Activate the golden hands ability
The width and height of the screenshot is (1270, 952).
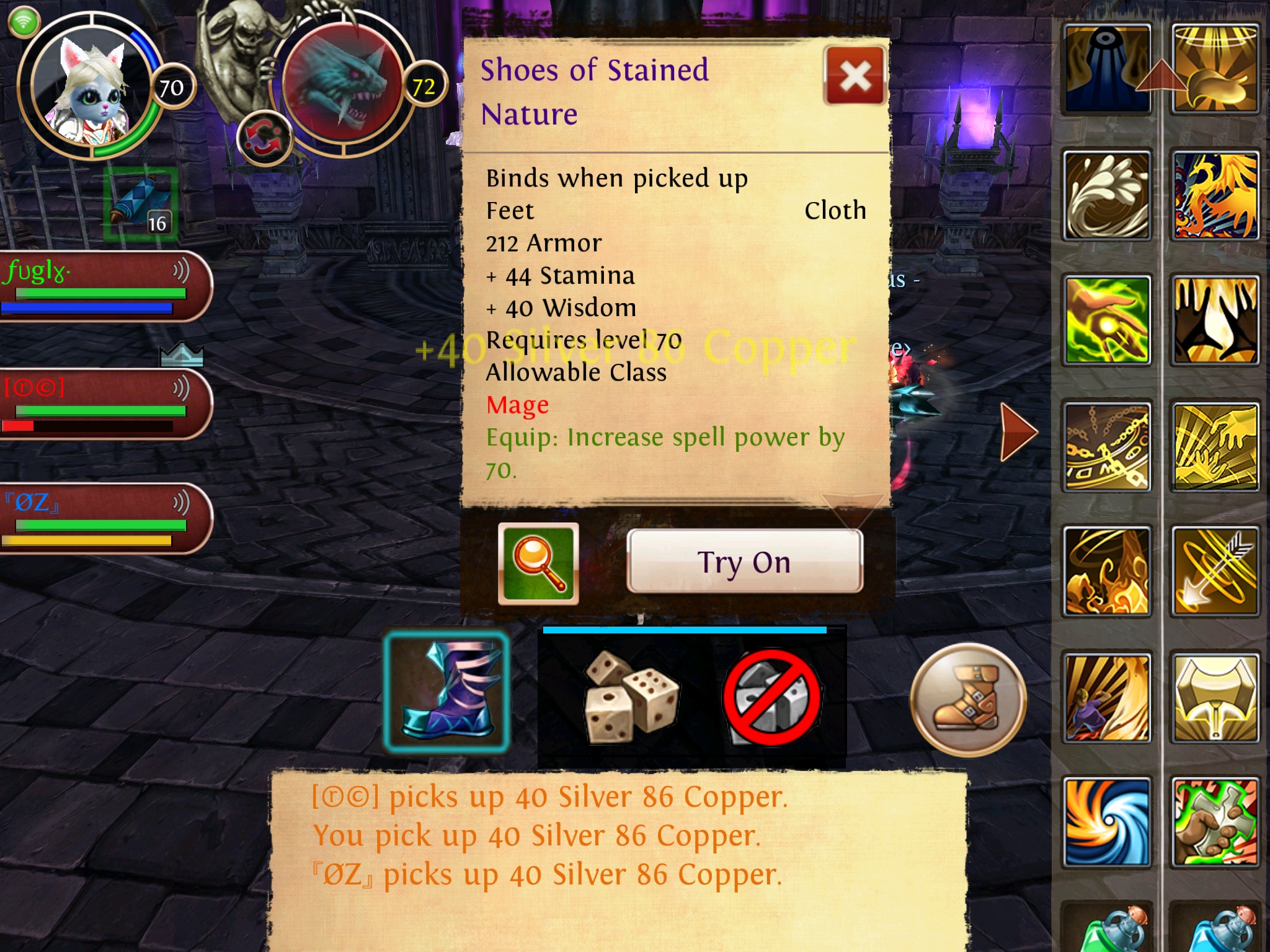click(1215, 320)
